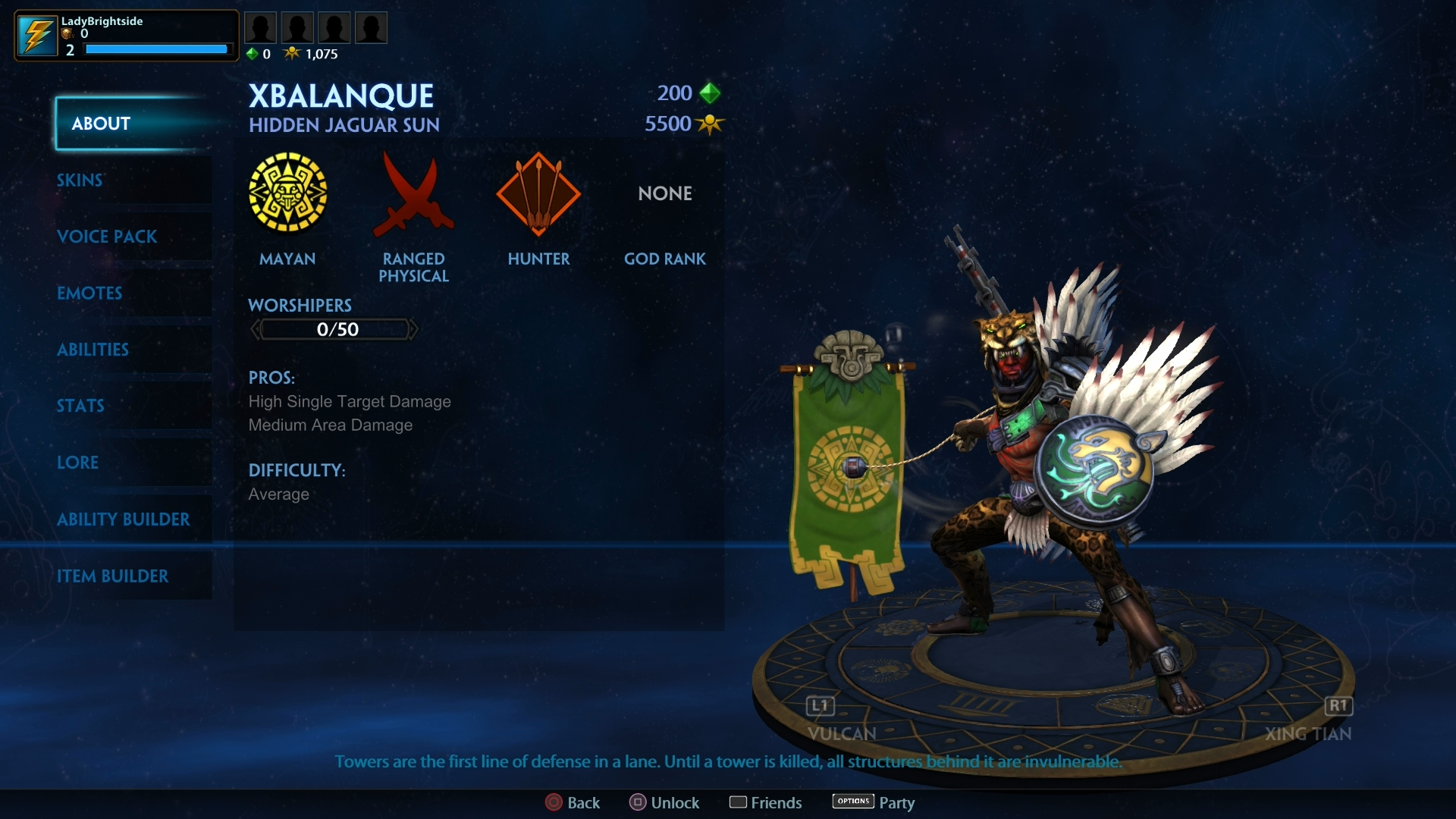Select the Item Builder option
The height and width of the screenshot is (819, 1456).
pos(114,576)
